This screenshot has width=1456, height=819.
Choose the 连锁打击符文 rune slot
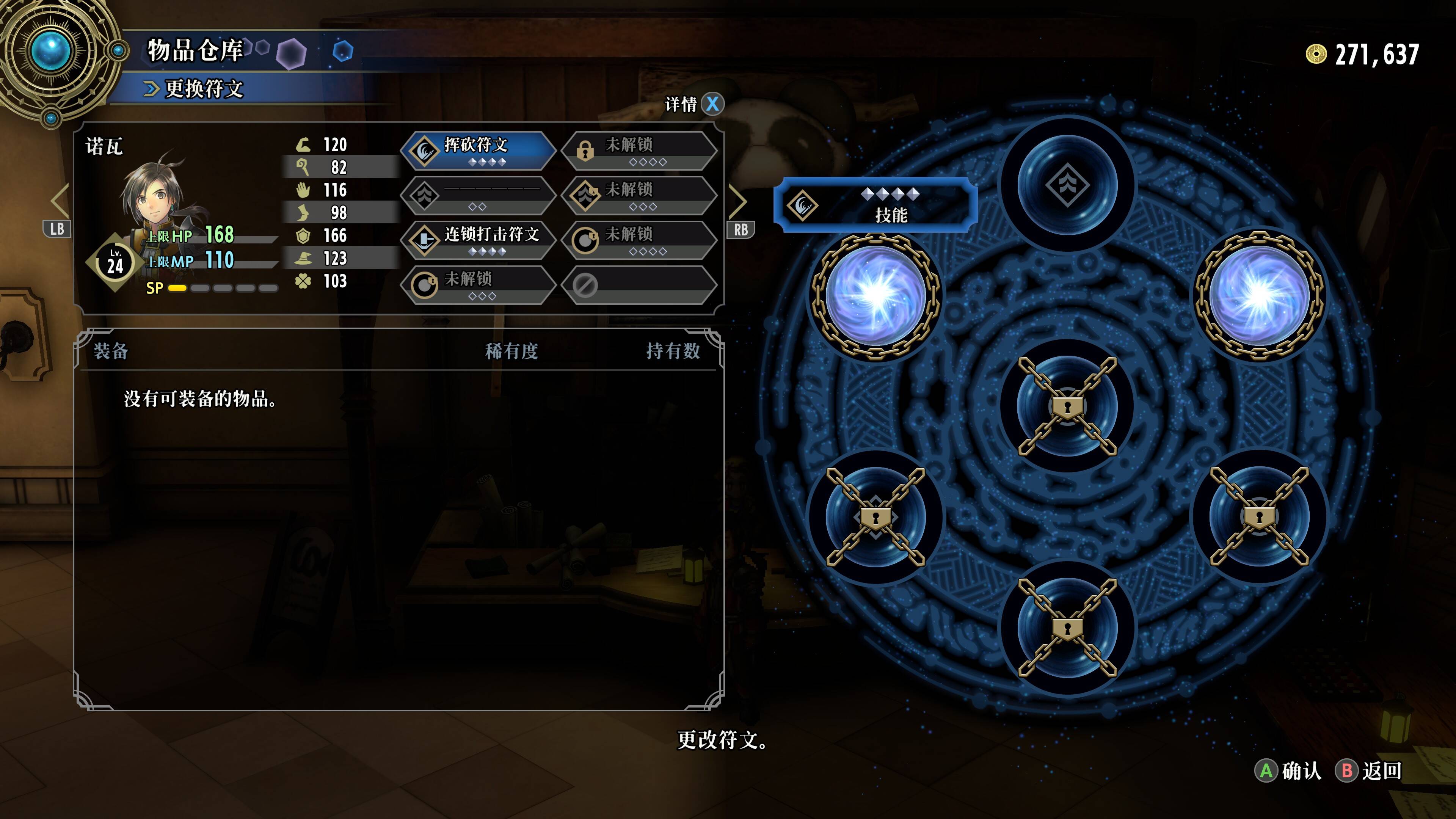pyautogui.click(x=478, y=240)
